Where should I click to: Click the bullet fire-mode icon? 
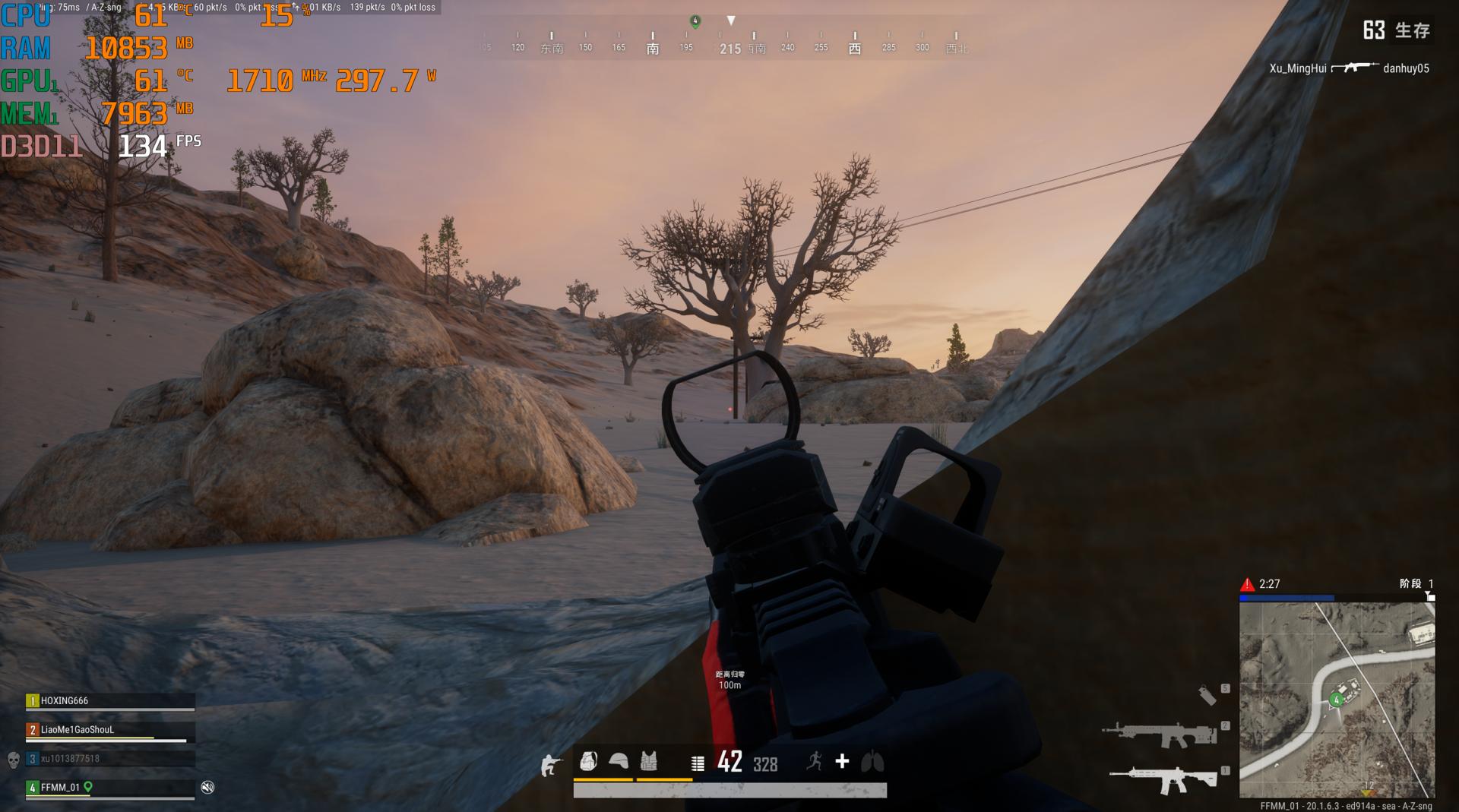point(698,763)
